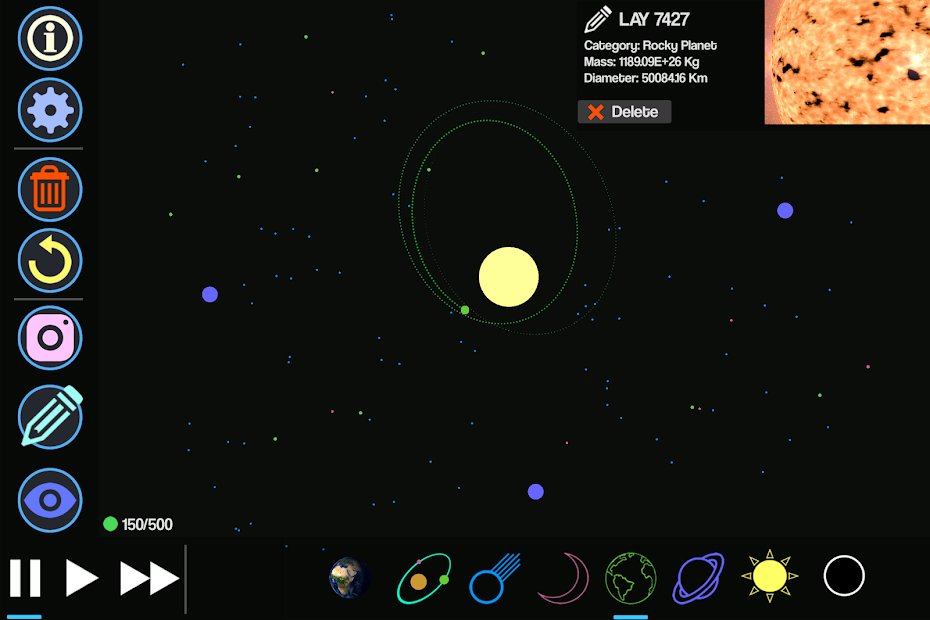Pause the simulation
Viewport: 930px width, 620px height.
25,578
